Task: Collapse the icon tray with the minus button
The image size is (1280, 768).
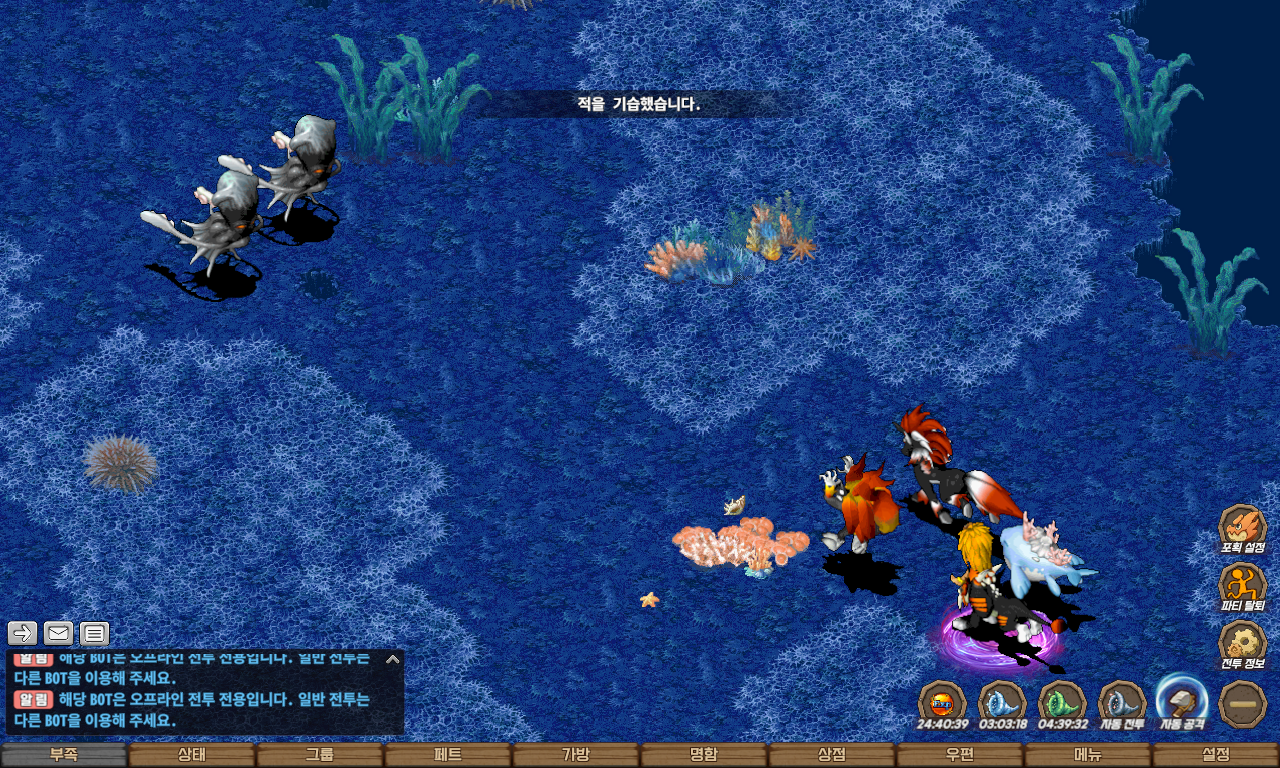Action: tap(1243, 702)
